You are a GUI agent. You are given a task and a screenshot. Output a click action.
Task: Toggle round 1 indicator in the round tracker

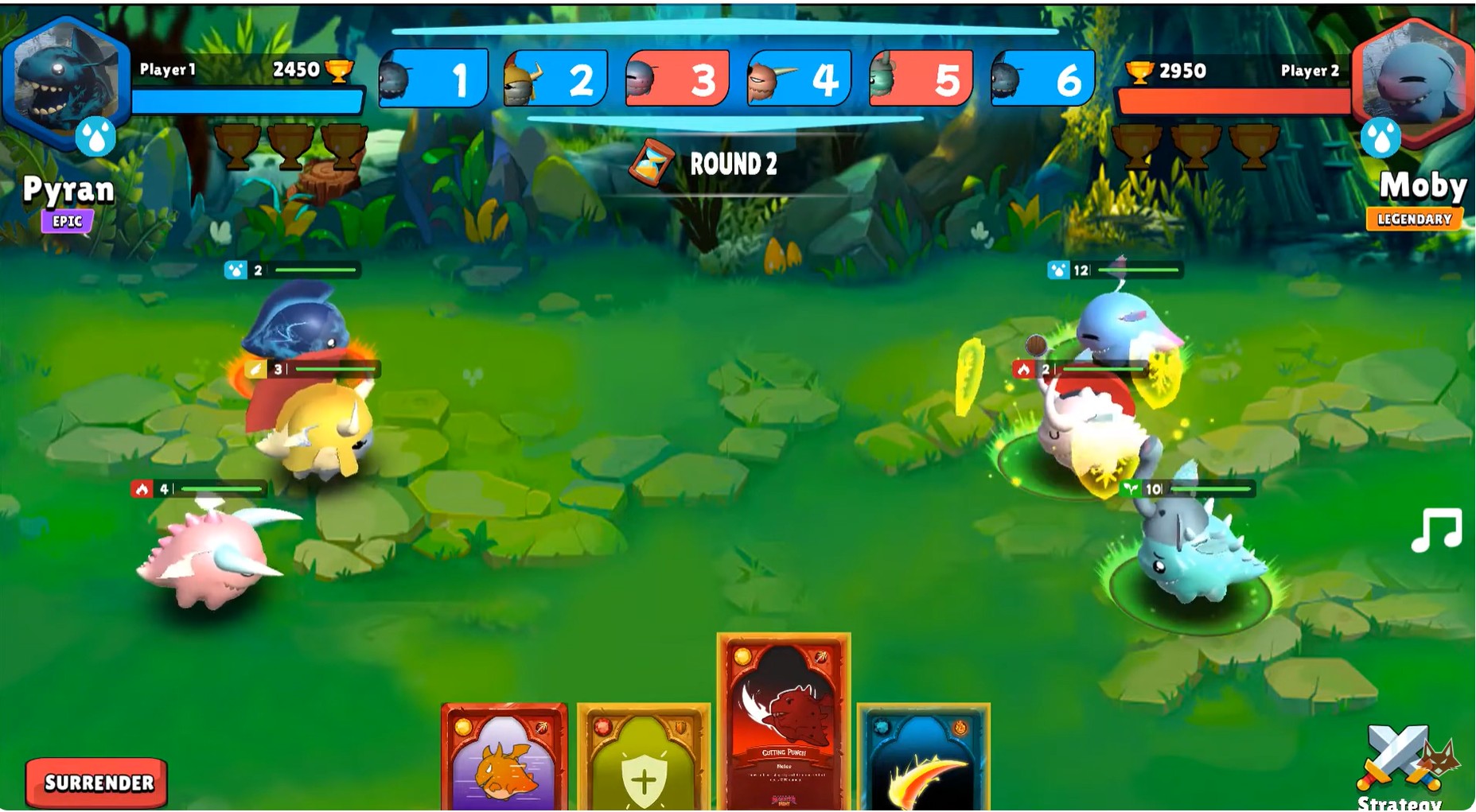(x=434, y=79)
